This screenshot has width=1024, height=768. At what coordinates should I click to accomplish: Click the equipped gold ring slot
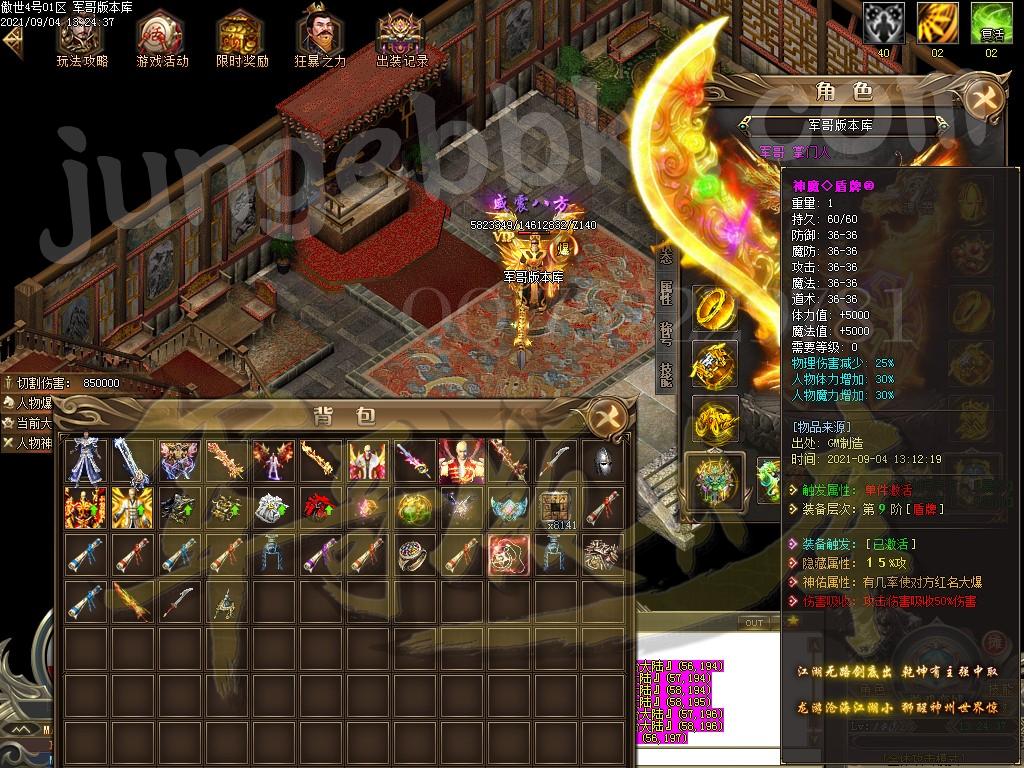pyautogui.click(x=716, y=307)
